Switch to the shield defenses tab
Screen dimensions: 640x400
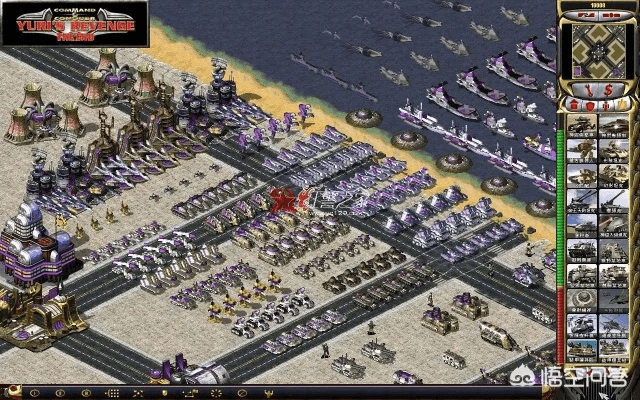coord(589,104)
